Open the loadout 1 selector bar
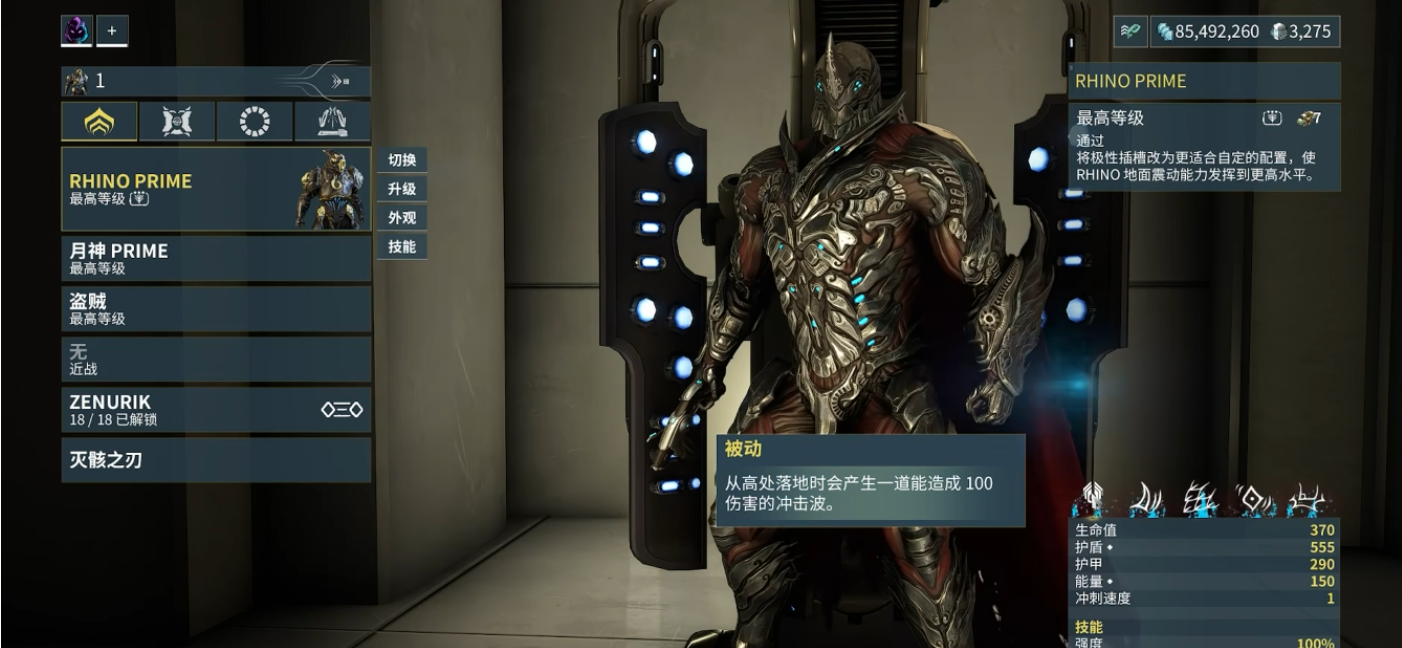The image size is (1402, 648). pos(215,81)
